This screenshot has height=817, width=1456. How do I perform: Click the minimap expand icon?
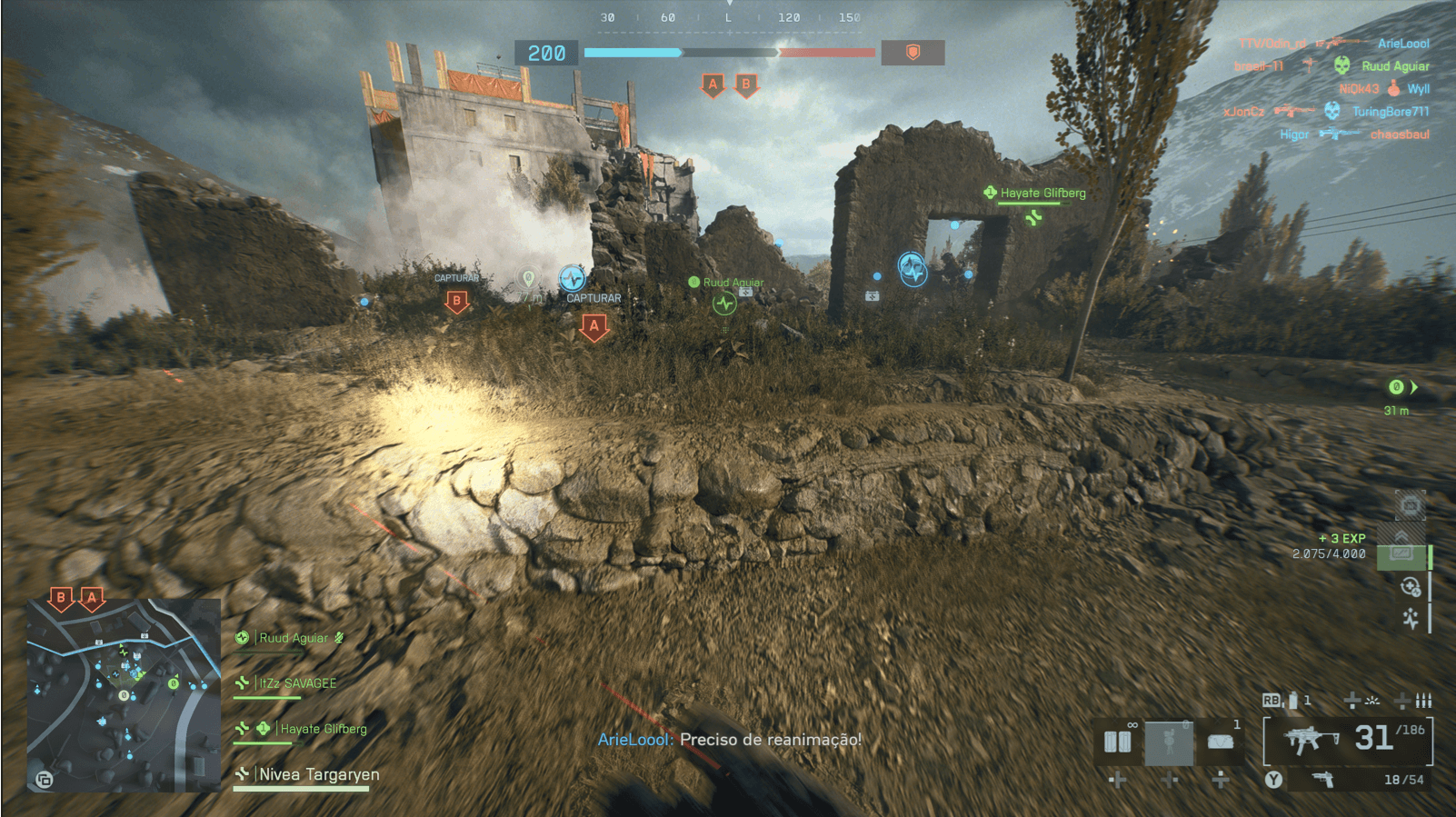44,779
